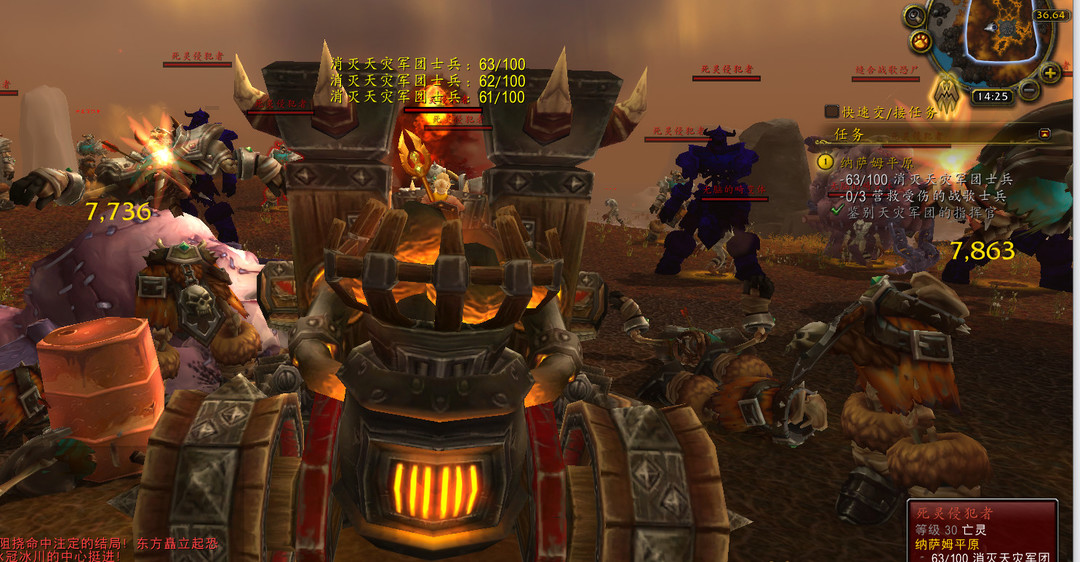Open the minimap tracking magnifier icon

click(914, 16)
